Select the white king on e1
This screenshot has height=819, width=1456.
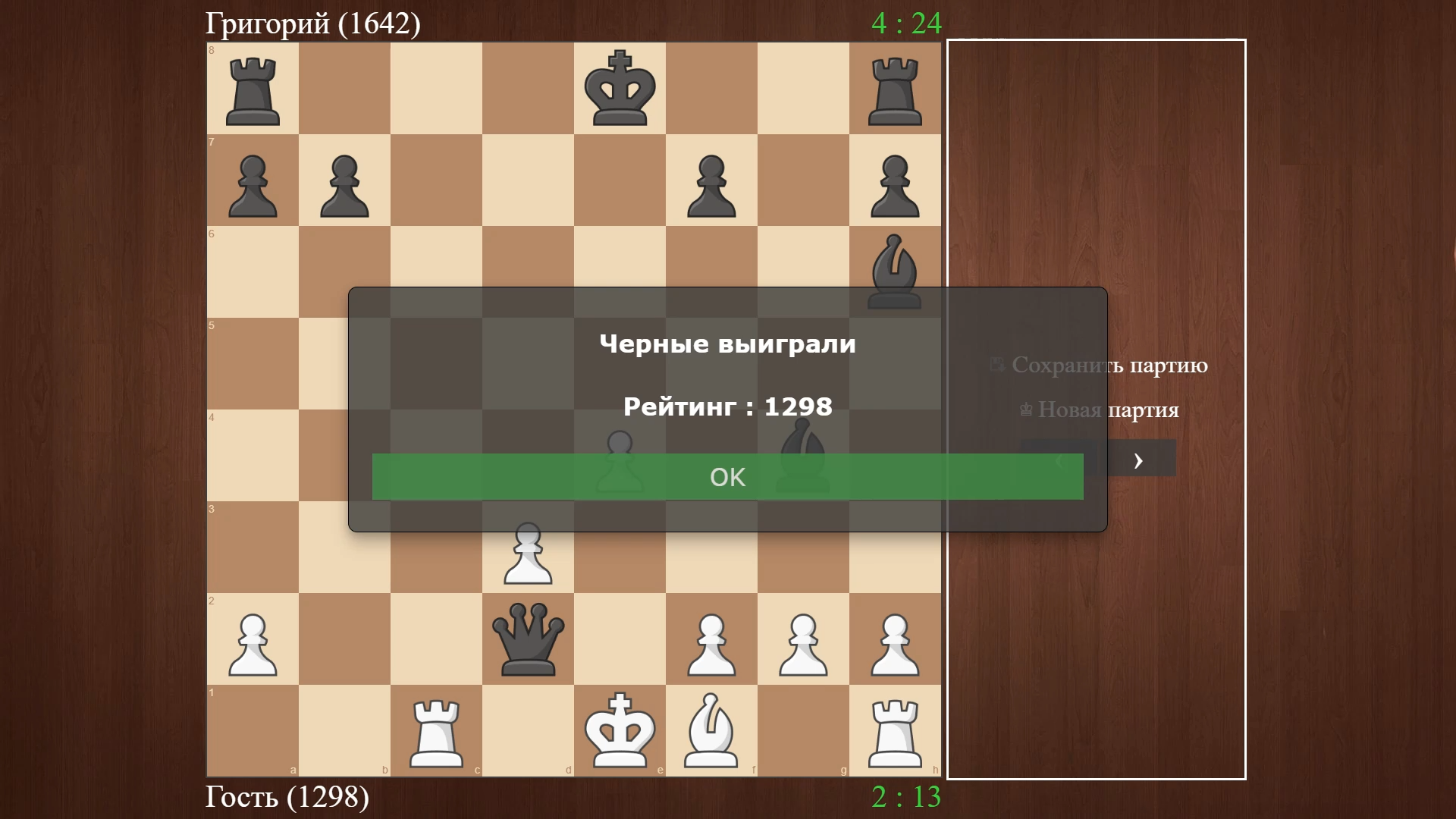coord(620,730)
